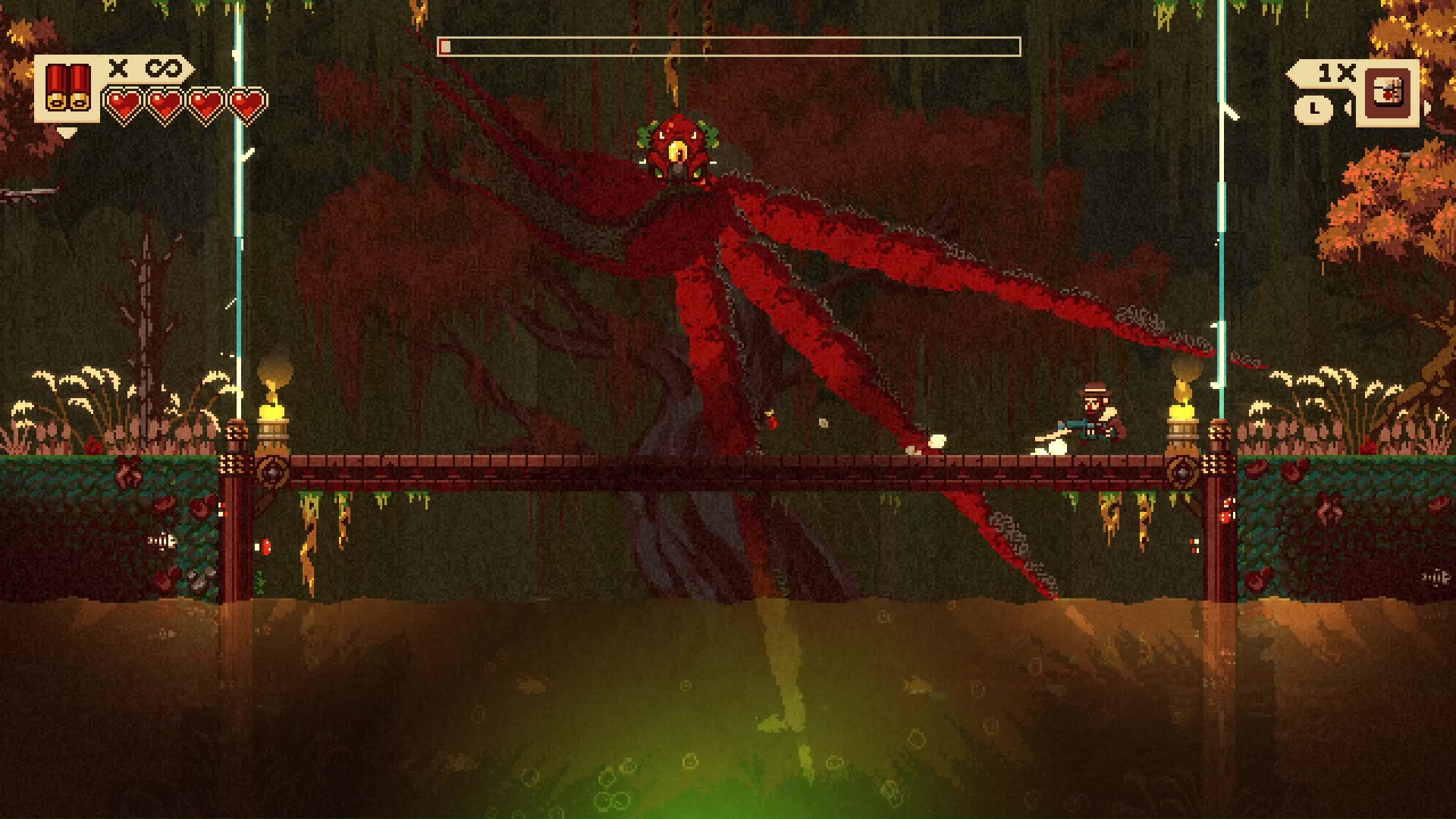Select the shotgun shells weapon icon

(67, 88)
